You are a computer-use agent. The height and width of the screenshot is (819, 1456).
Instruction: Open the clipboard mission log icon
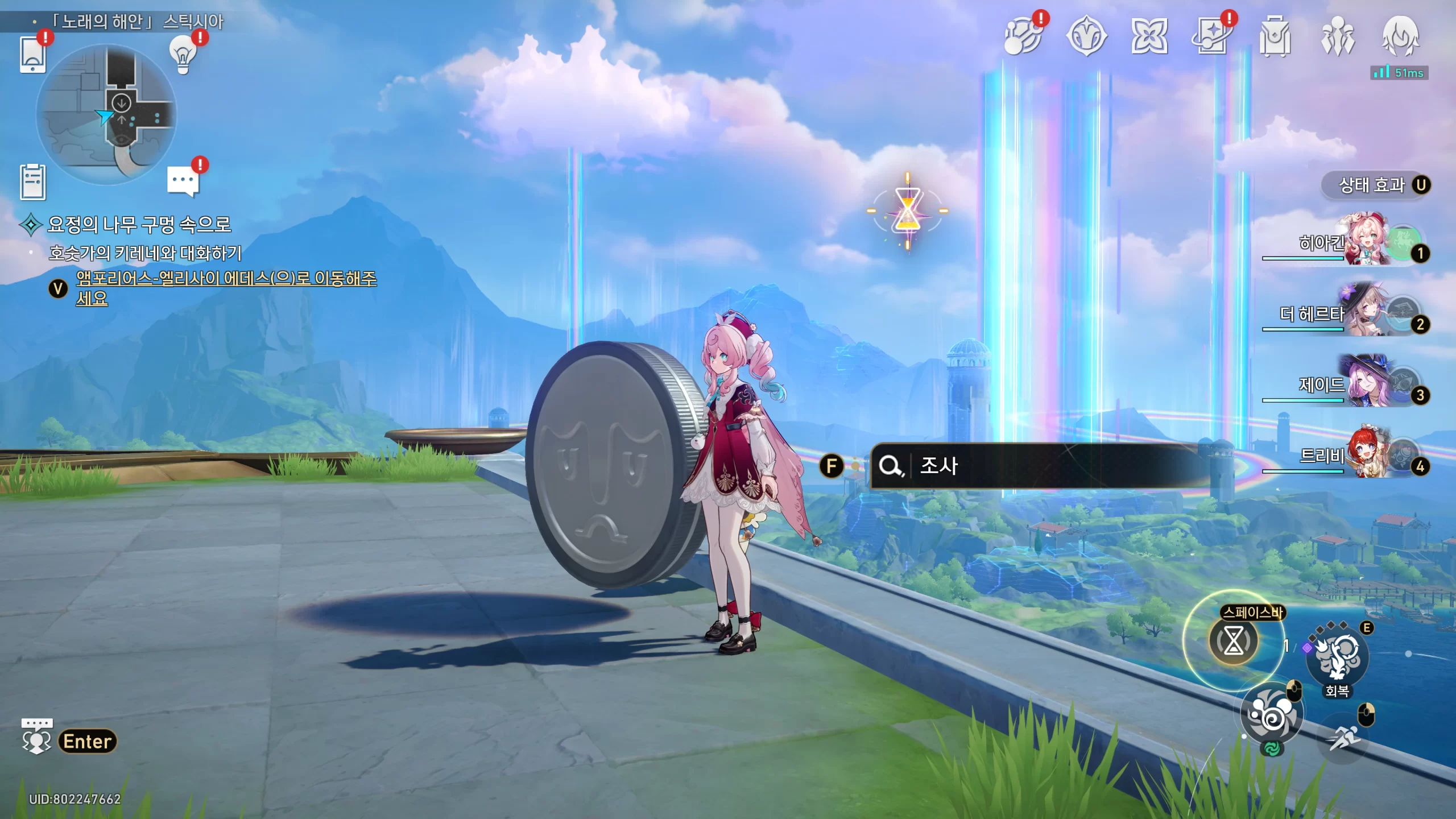[32, 182]
